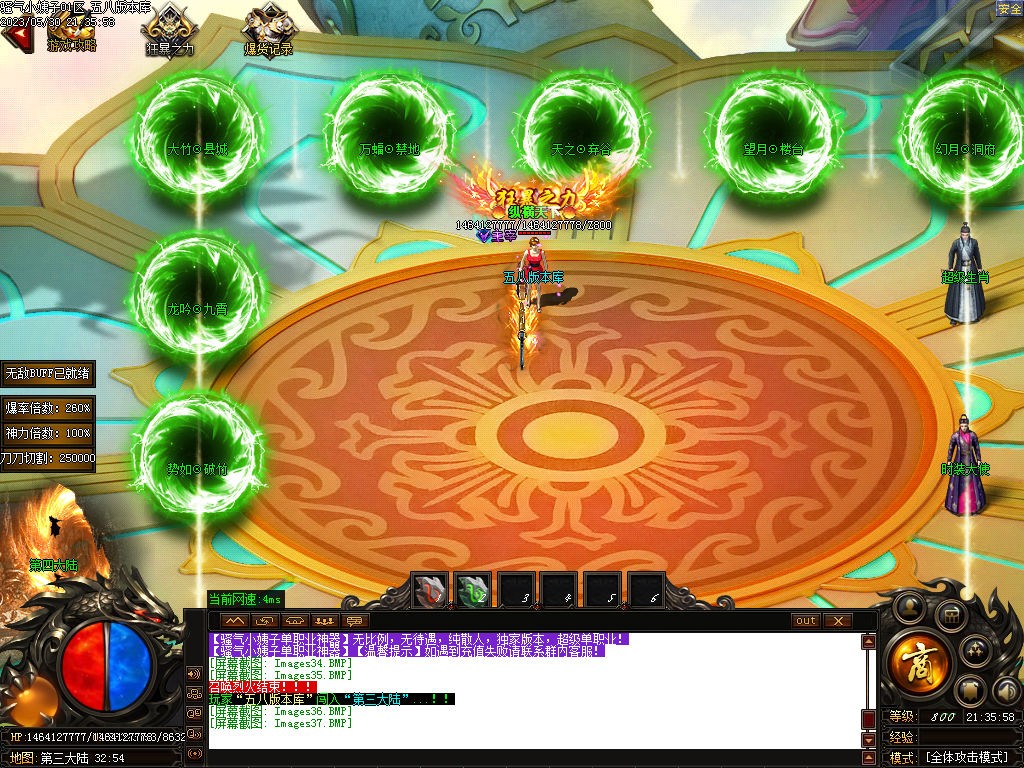Toggle the 安全 safe-zone indicator
Image resolution: width=1024 pixels, height=768 pixels.
coord(1009,9)
